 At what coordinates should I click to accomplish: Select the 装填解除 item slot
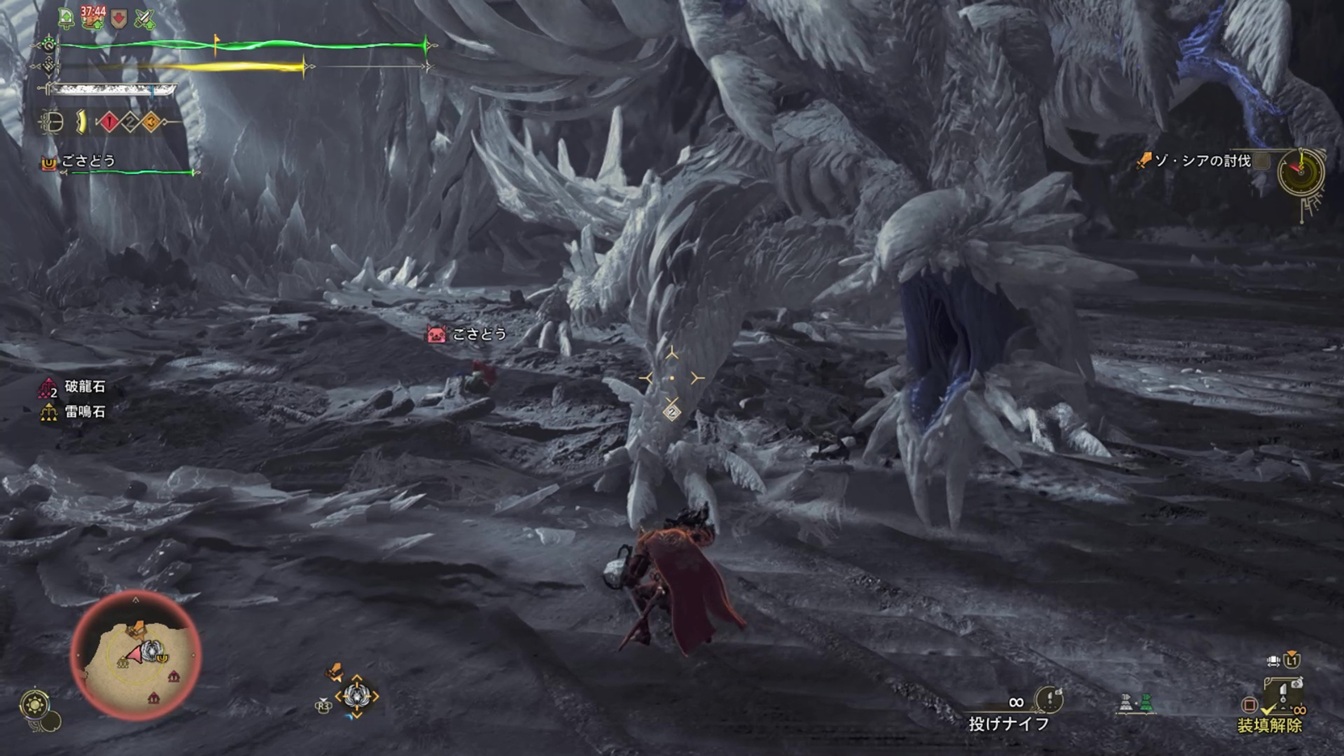1269,726
